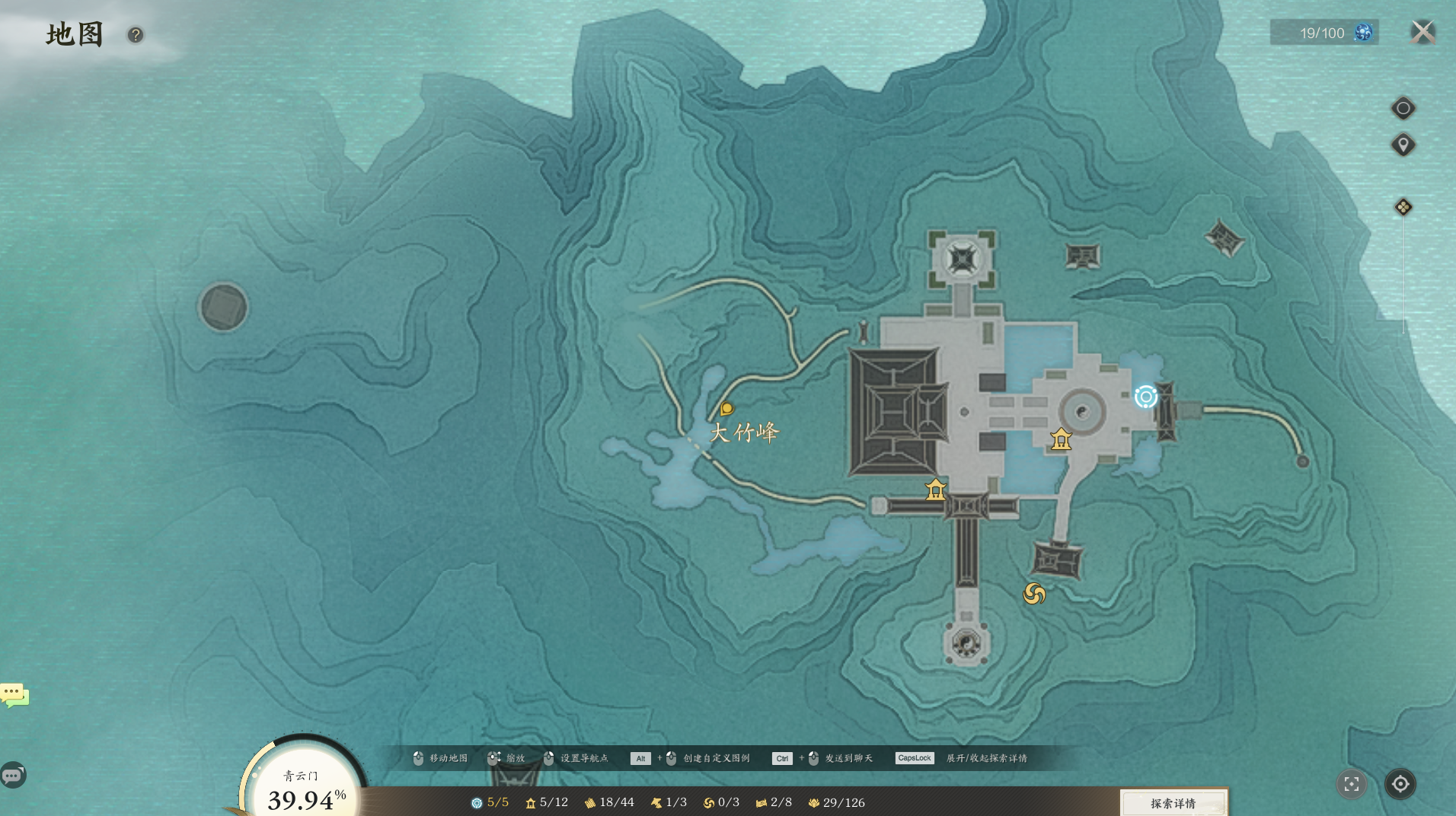Toggle the fullscreen frame button
Screen dimensions: 1456x816
point(1352,784)
